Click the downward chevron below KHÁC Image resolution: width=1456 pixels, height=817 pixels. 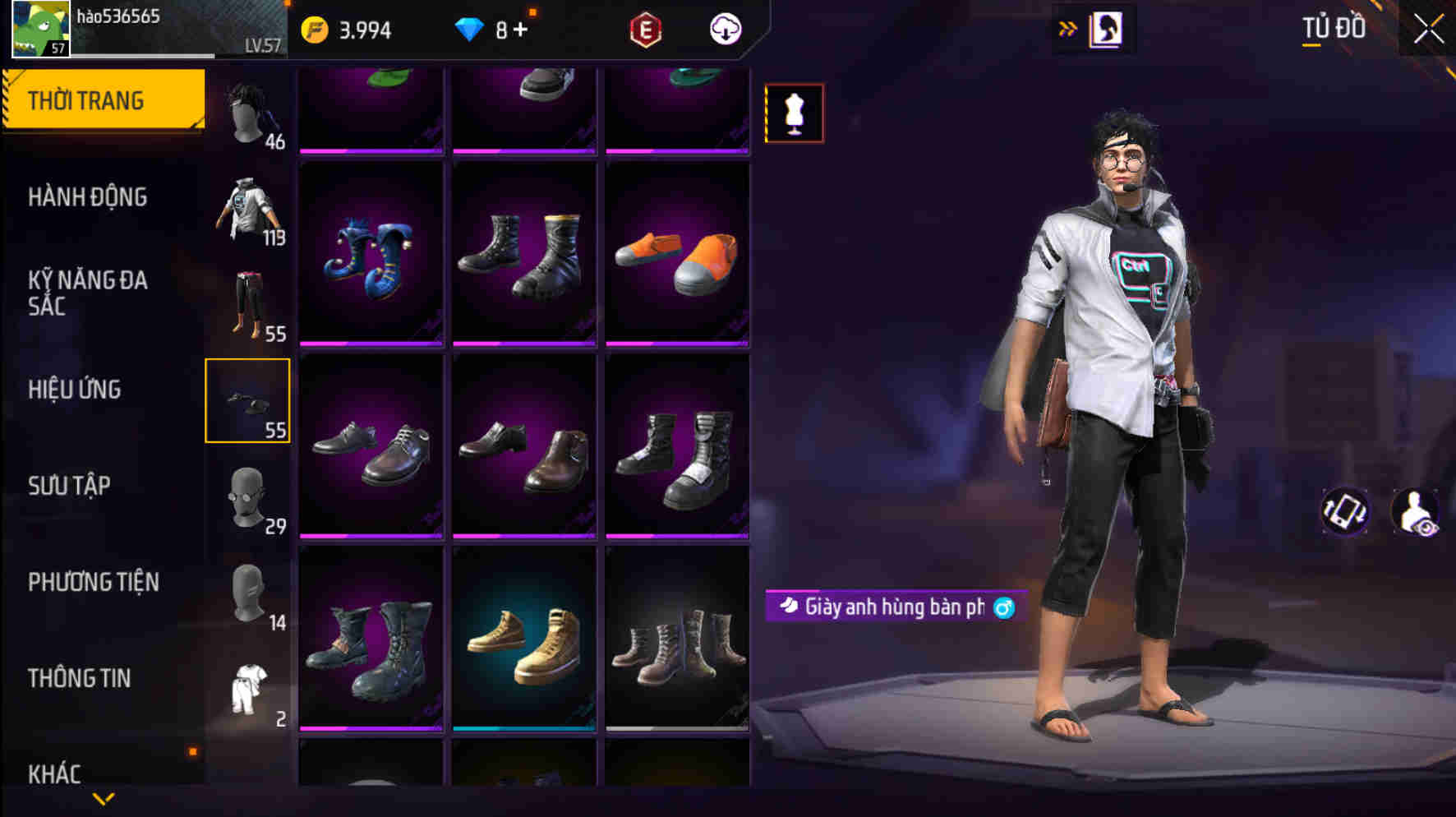(x=104, y=800)
